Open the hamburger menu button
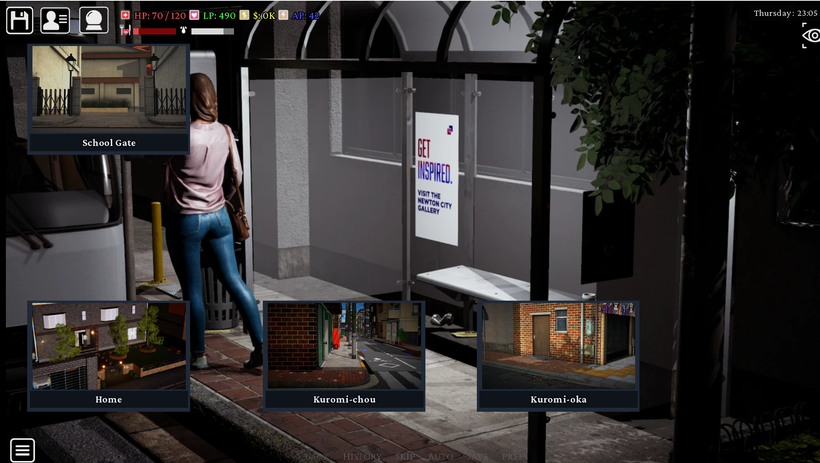This screenshot has width=820, height=463. [x=22, y=449]
